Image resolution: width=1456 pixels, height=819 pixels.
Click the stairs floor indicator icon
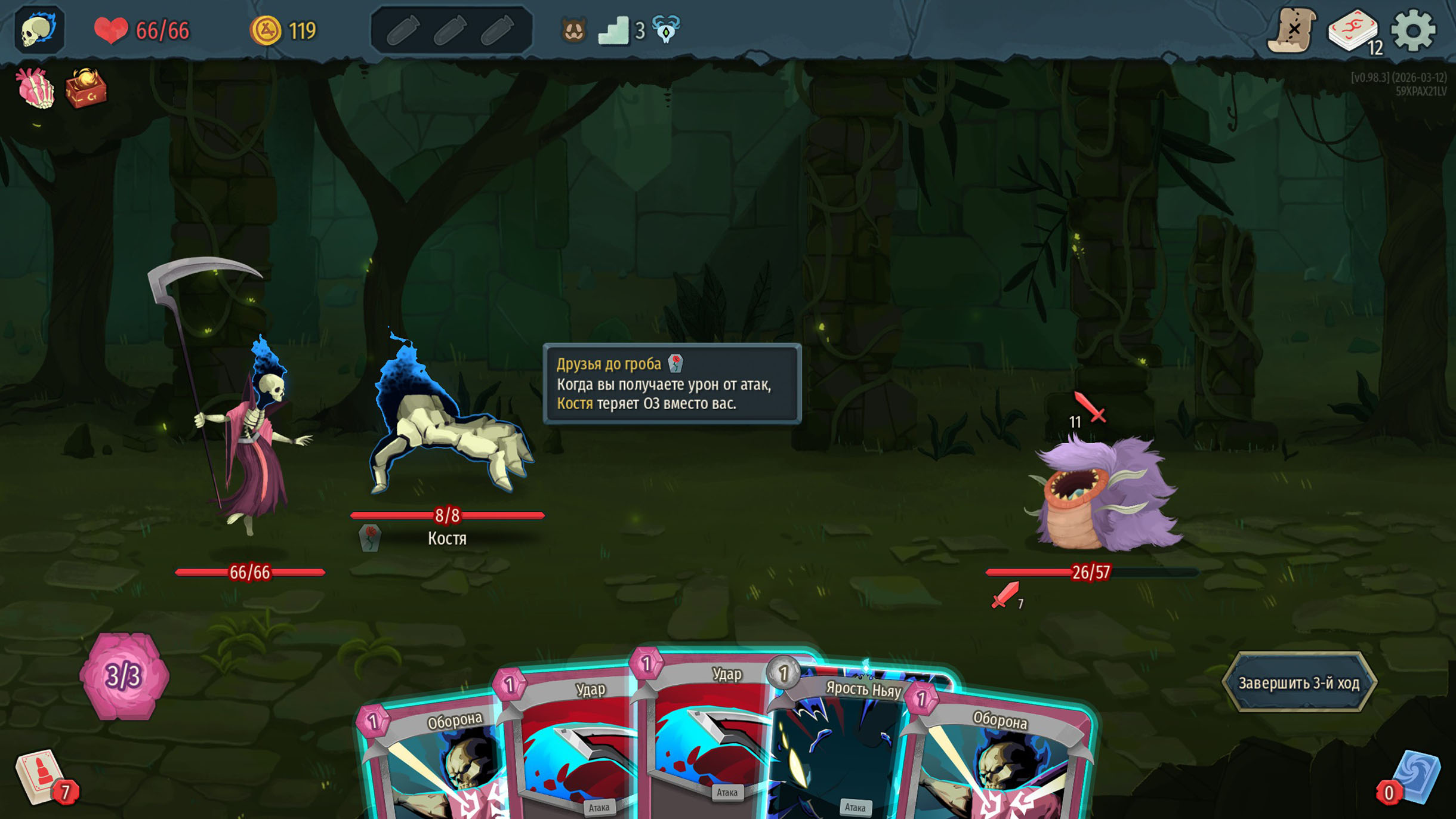click(614, 30)
